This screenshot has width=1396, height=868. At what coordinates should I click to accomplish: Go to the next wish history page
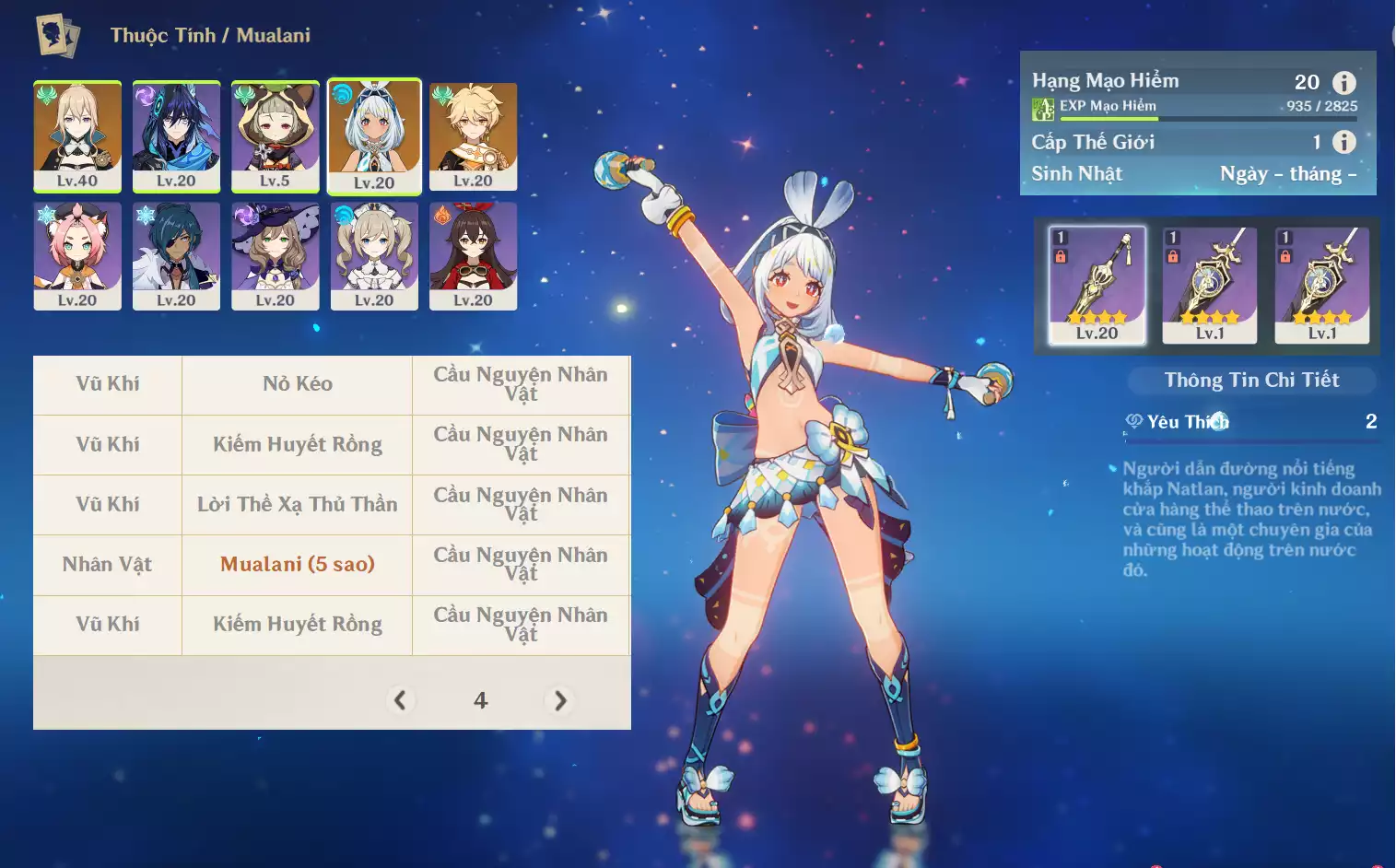(560, 700)
